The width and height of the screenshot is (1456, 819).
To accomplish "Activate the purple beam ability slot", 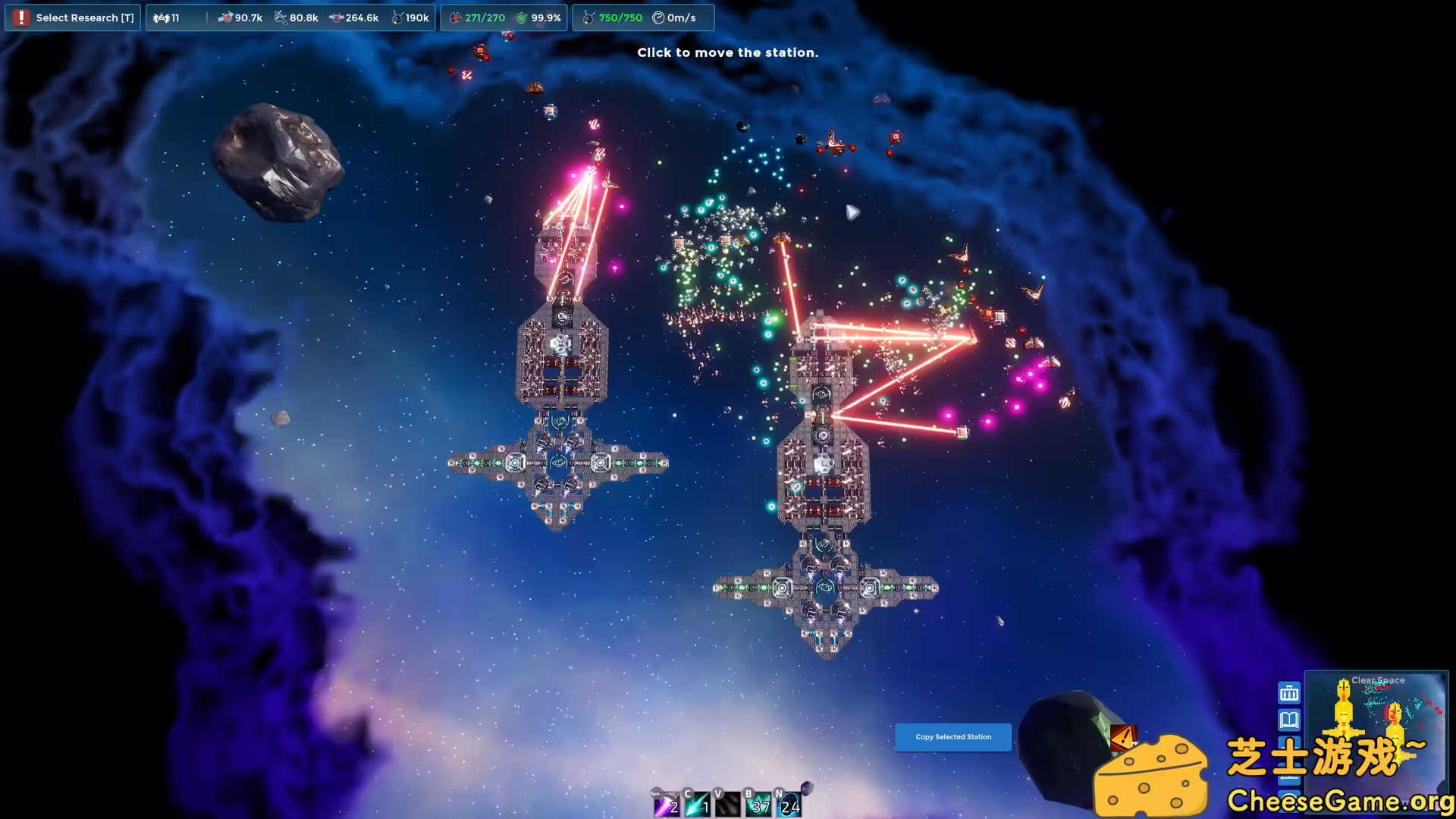I will click(x=666, y=805).
